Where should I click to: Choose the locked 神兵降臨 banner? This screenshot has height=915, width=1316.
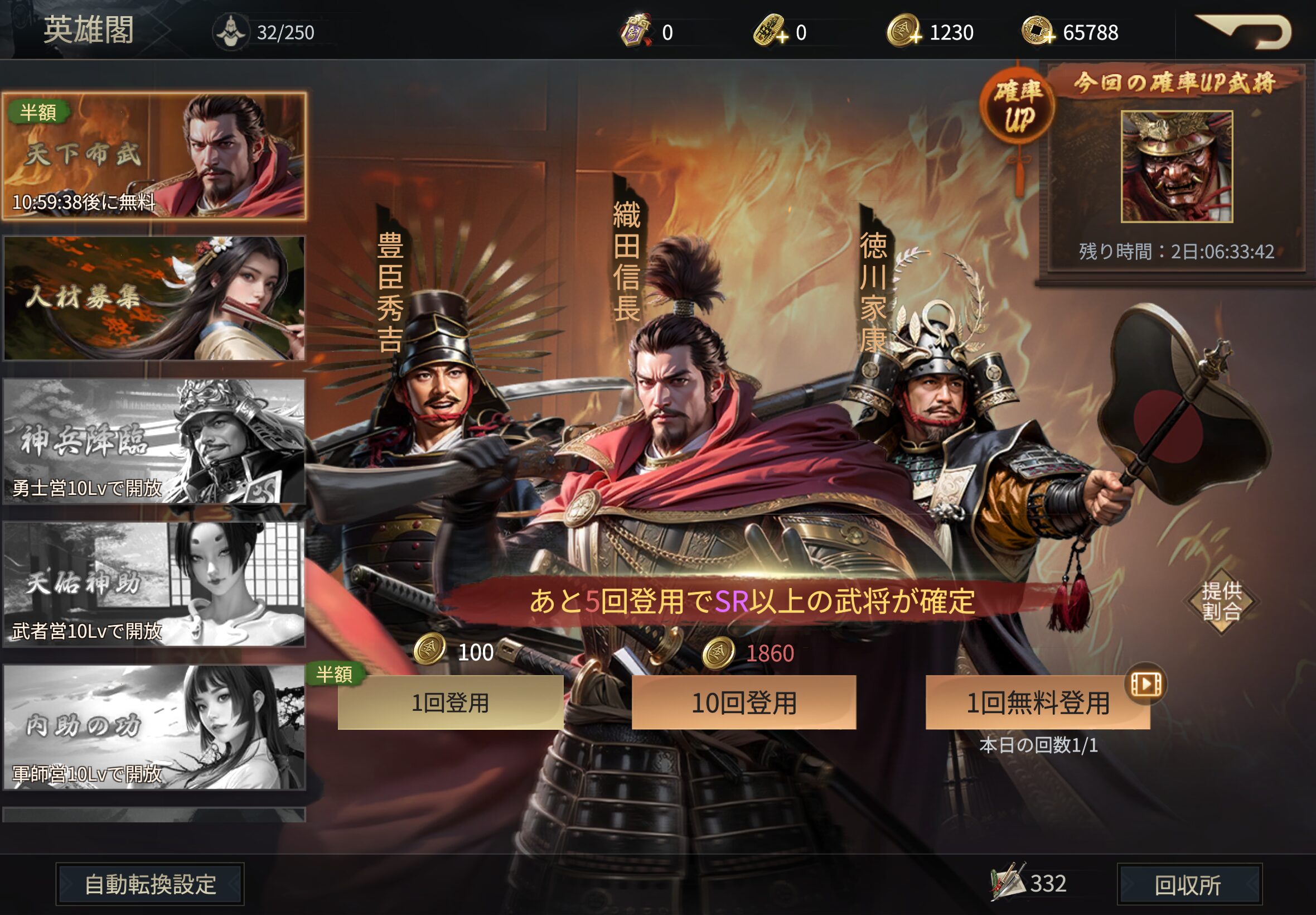[x=154, y=441]
